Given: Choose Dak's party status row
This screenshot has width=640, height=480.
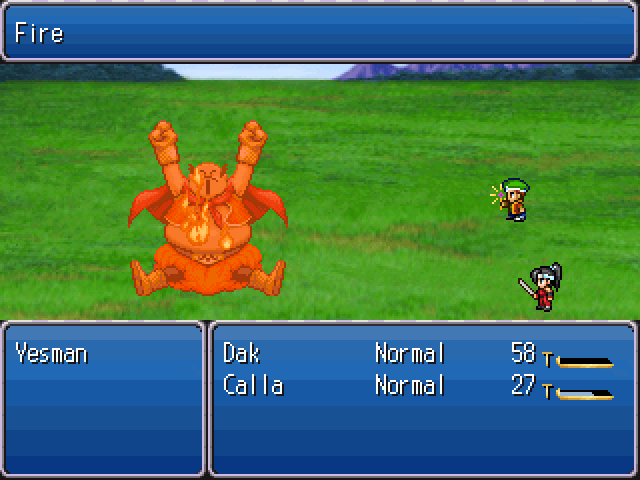Looking at the screenshot, I should (x=420, y=354).
